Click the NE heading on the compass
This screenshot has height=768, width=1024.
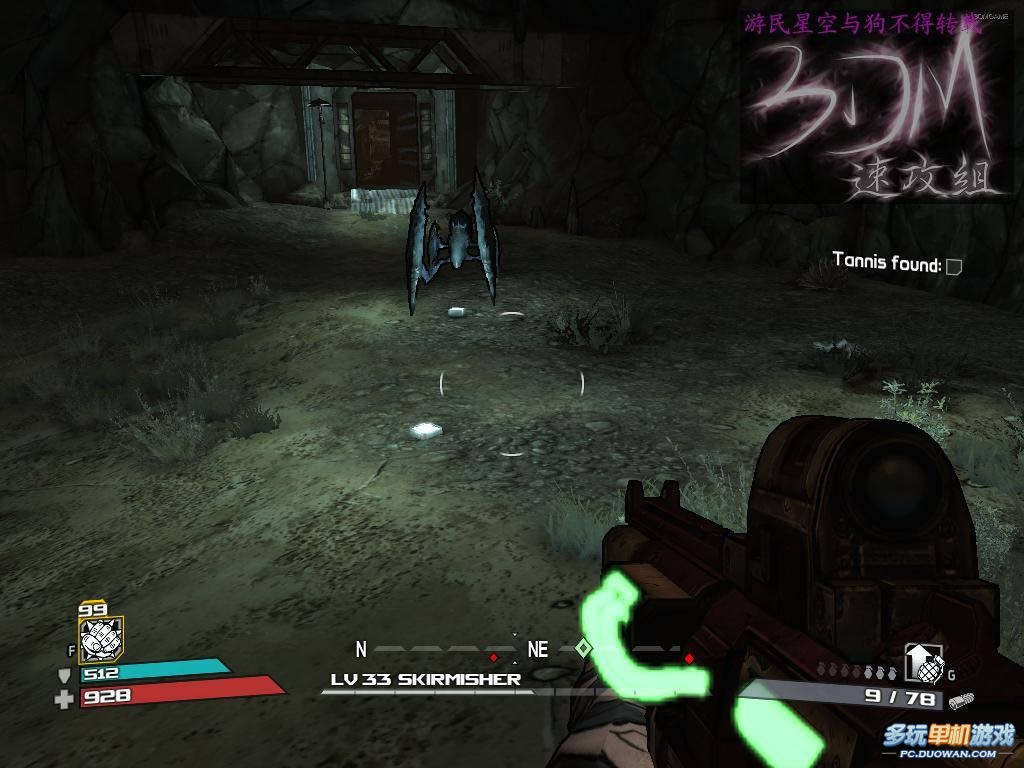tap(538, 650)
